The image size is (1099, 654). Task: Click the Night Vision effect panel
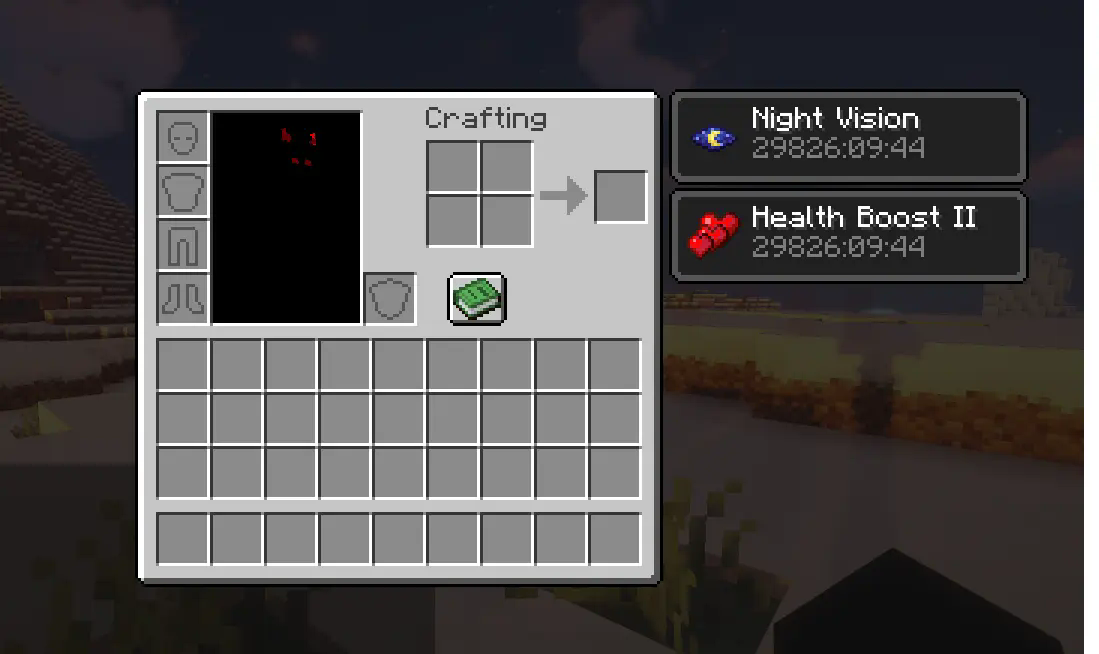pos(848,137)
